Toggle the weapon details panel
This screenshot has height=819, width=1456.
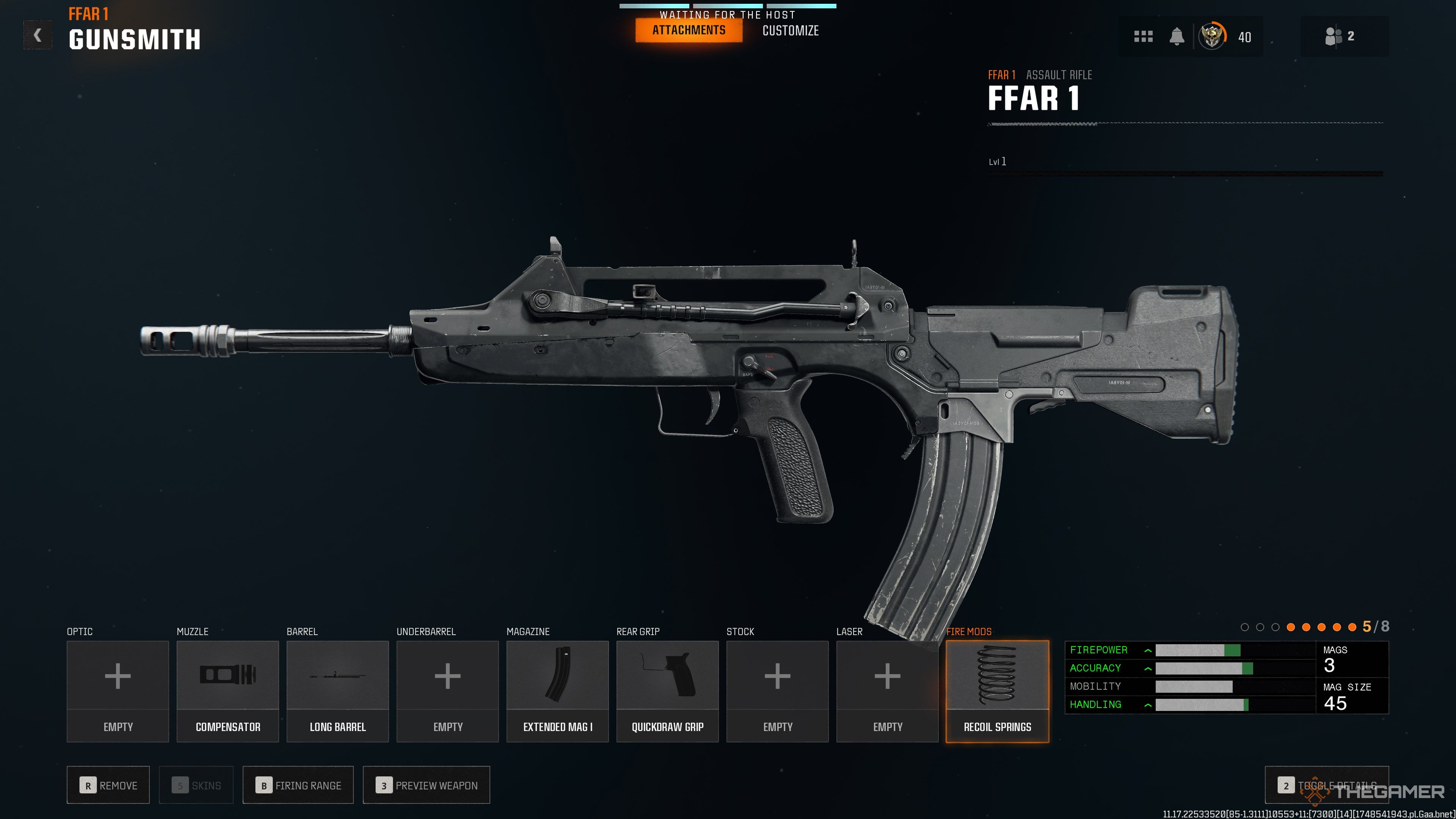(1326, 785)
